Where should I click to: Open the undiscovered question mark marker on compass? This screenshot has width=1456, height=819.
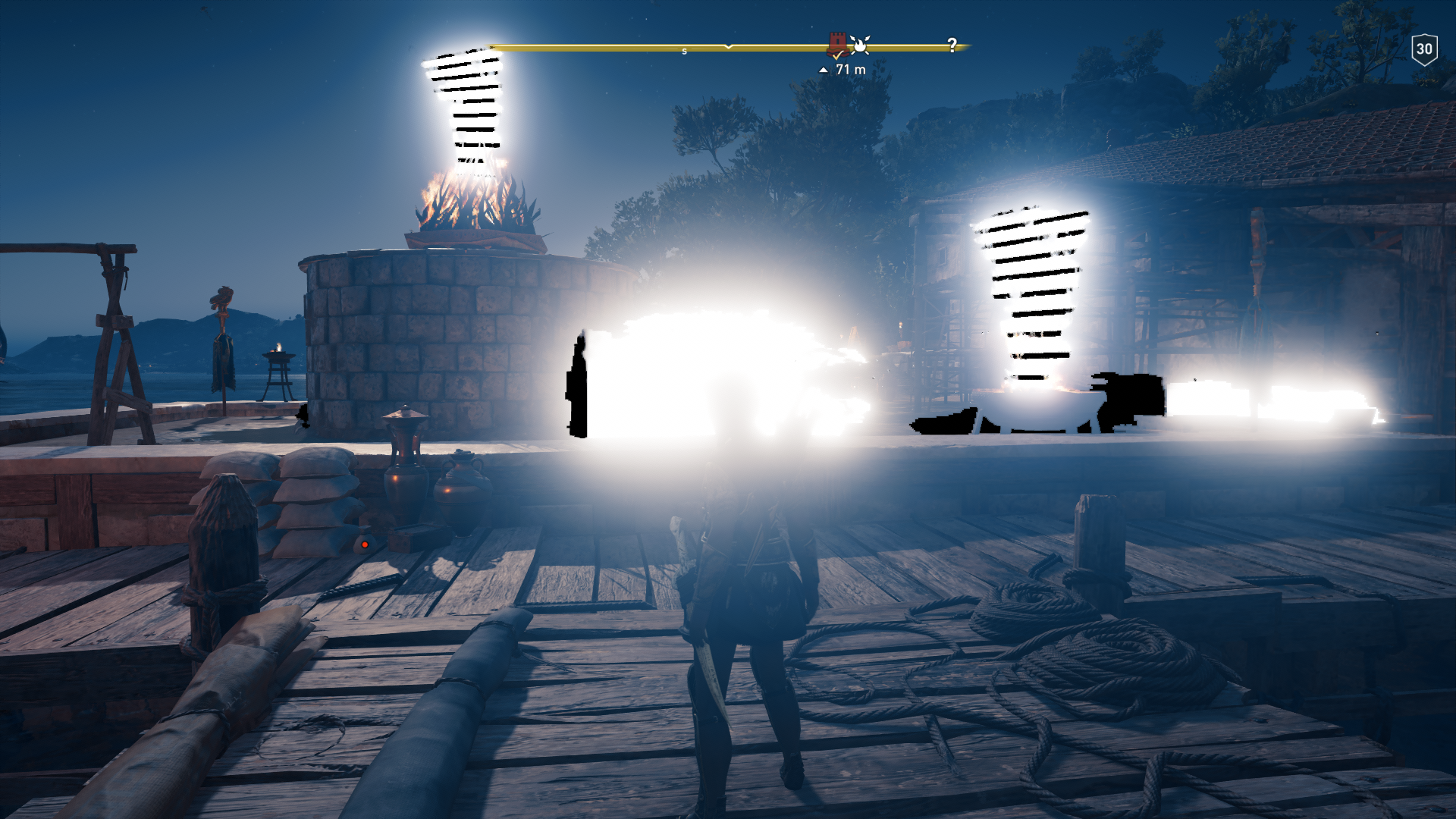click(x=952, y=45)
